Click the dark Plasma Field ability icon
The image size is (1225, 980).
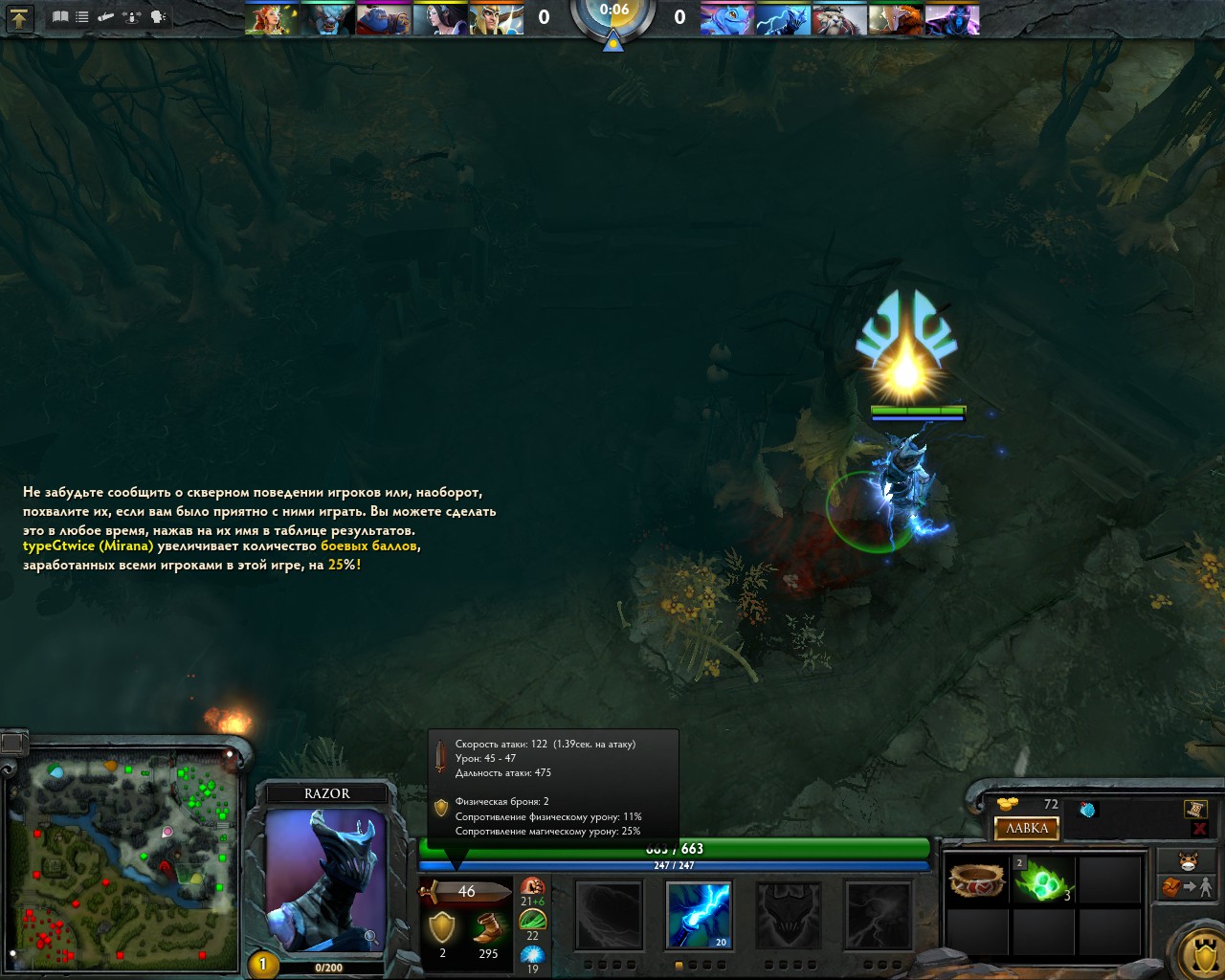coord(610,915)
